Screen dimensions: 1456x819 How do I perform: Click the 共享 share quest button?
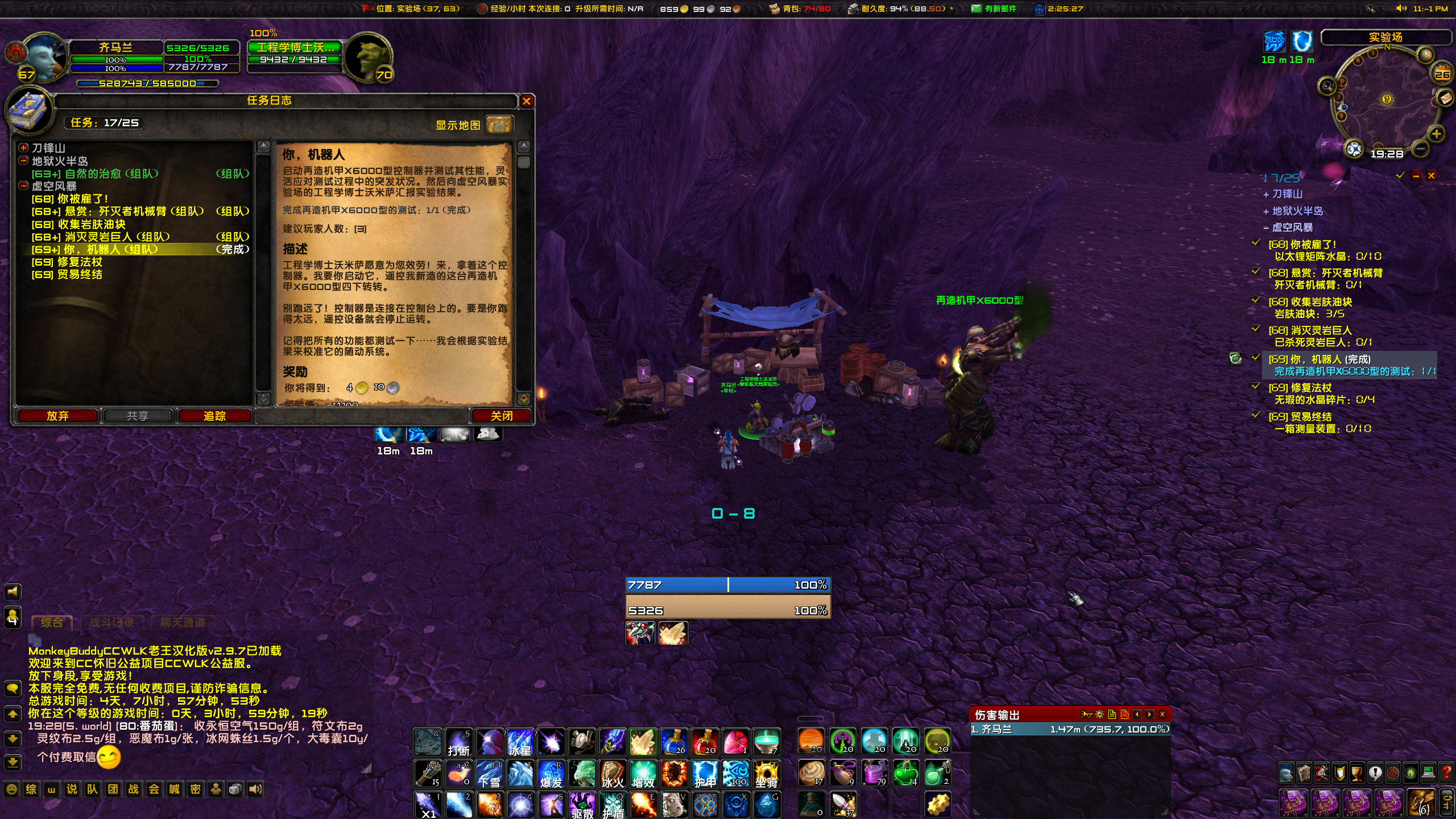tap(137, 416)
